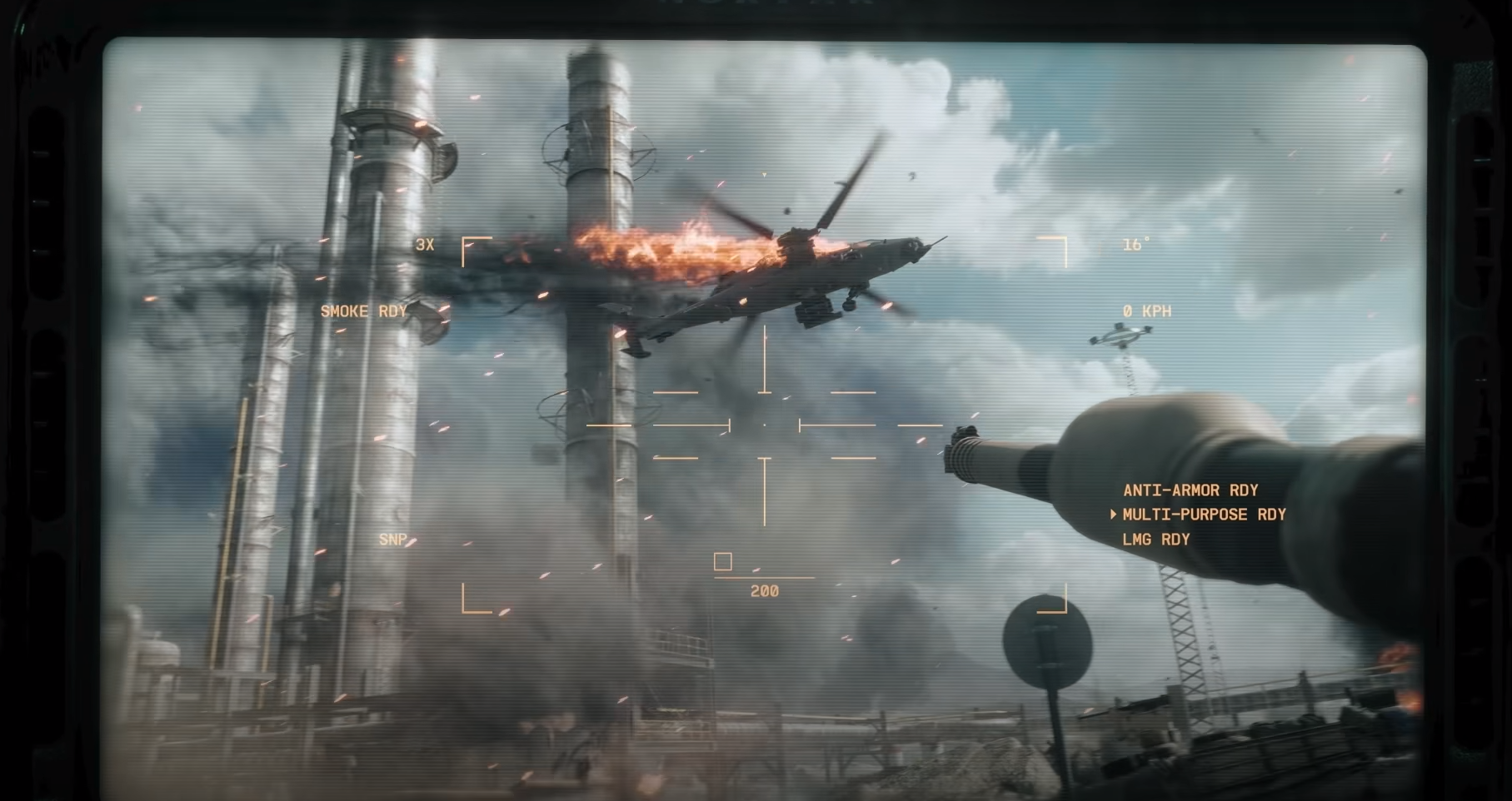Click the SNP mode label
1512x801 pixels.
coord(392,540)
